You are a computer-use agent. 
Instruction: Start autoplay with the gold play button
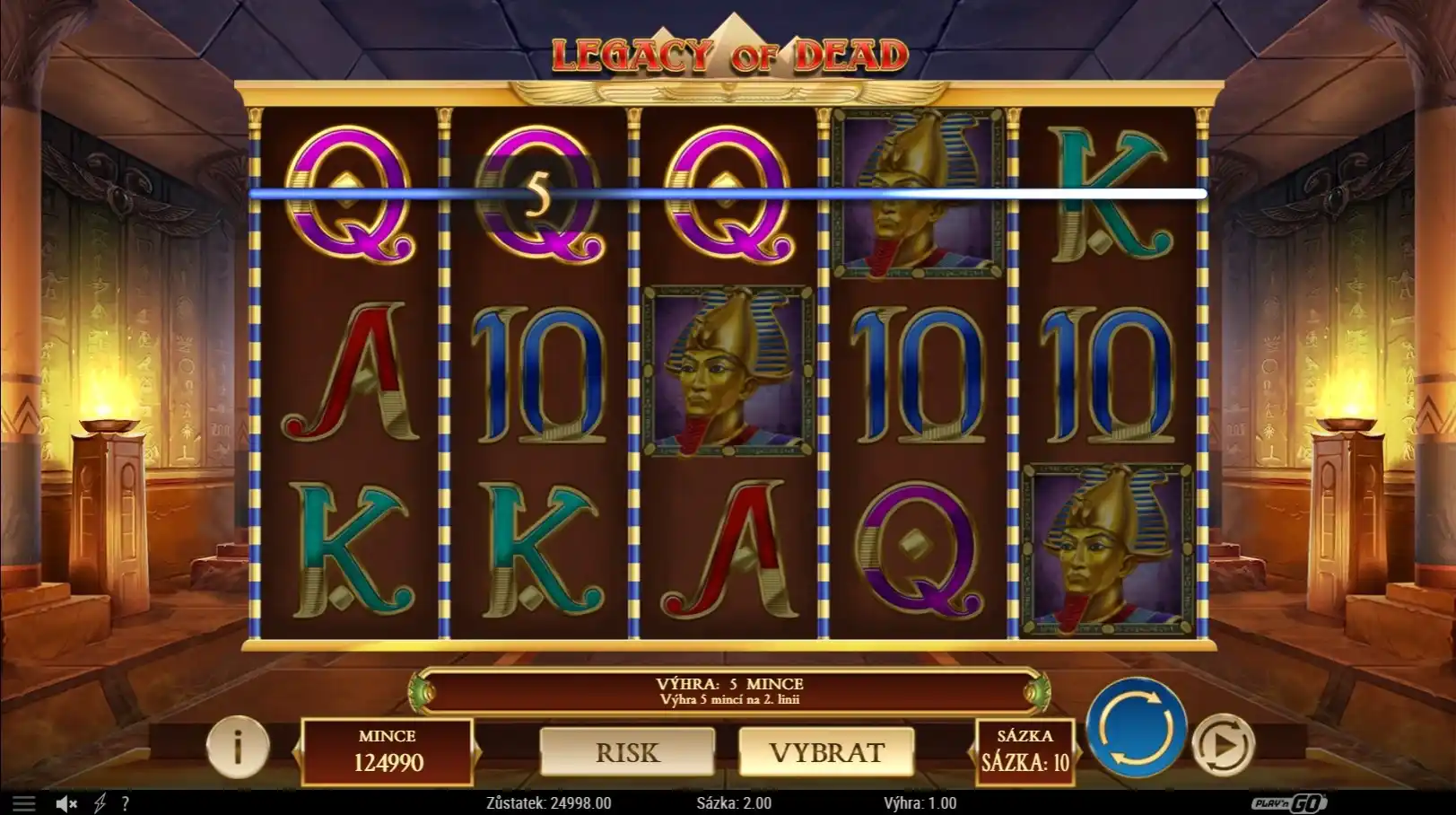[1223, 745]
